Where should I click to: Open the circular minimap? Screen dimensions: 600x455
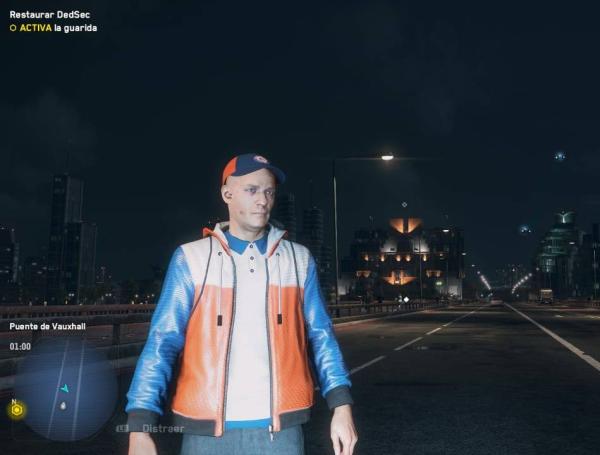pyautogui.click(x=65, y=390)
